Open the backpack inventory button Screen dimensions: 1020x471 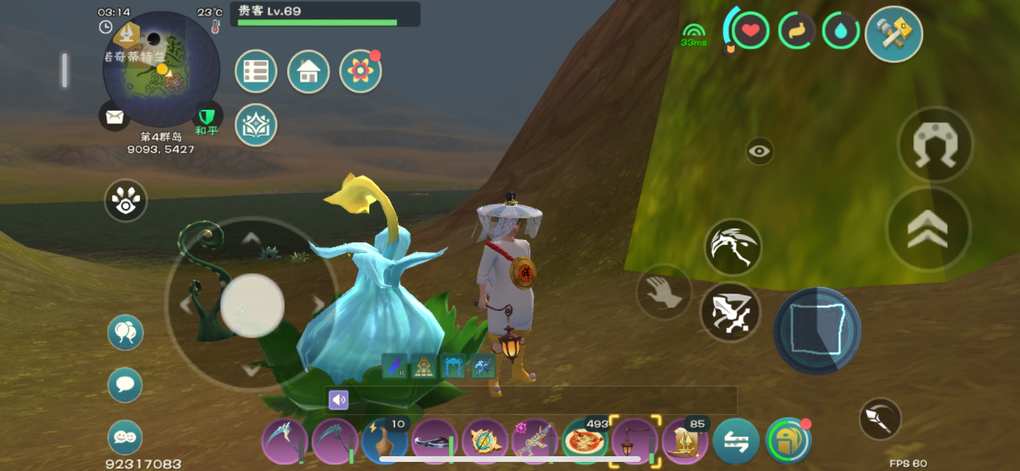coord(788,440)
